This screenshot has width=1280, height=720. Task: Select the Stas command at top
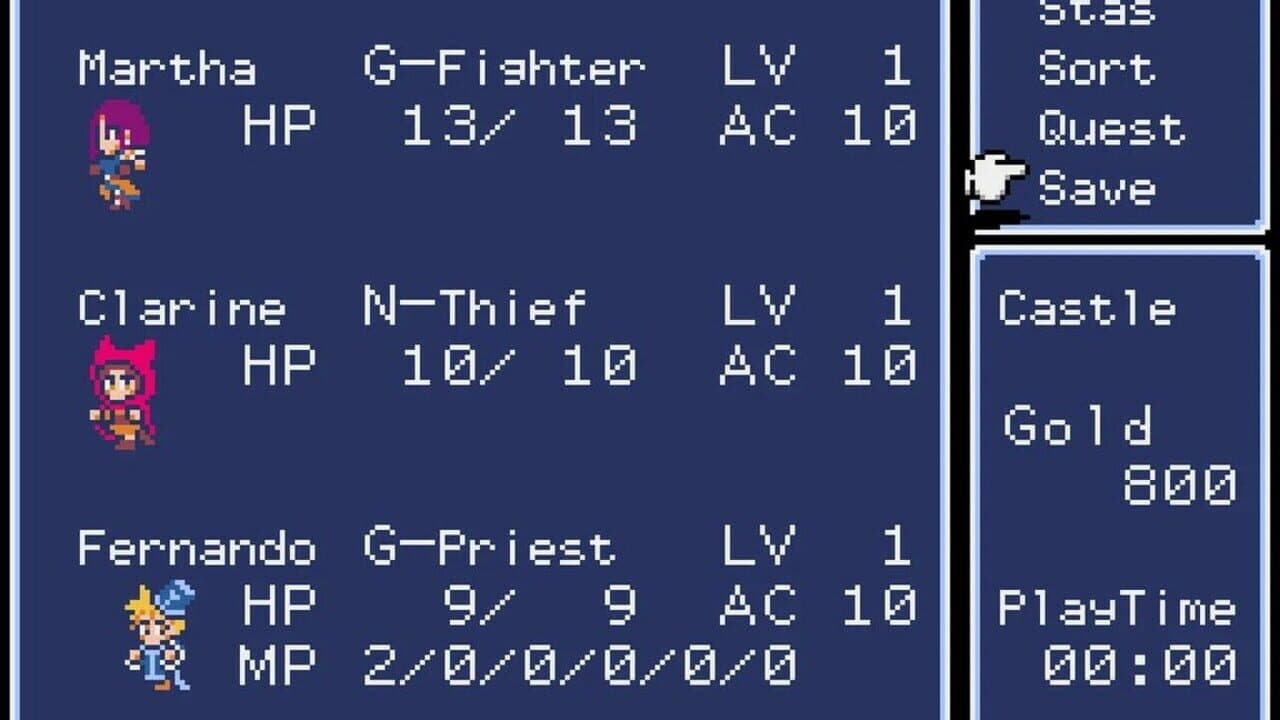(1100, 12)
